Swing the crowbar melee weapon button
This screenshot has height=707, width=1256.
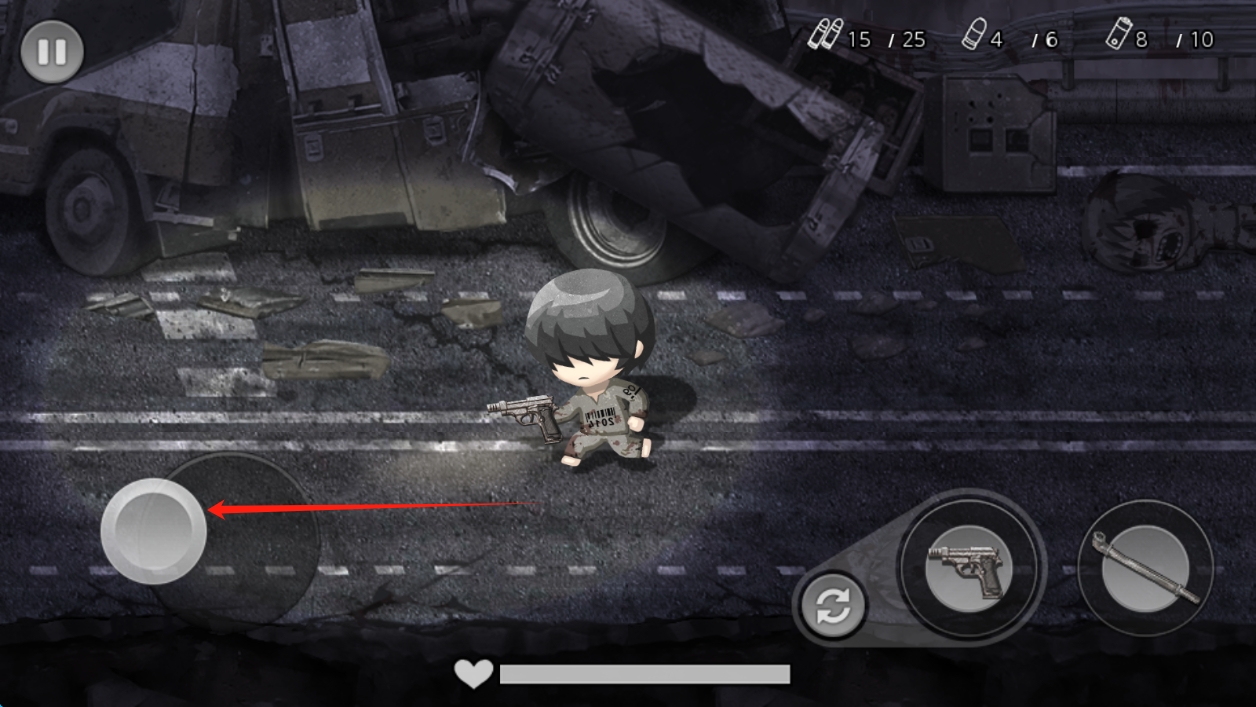tap(1145, 568)
